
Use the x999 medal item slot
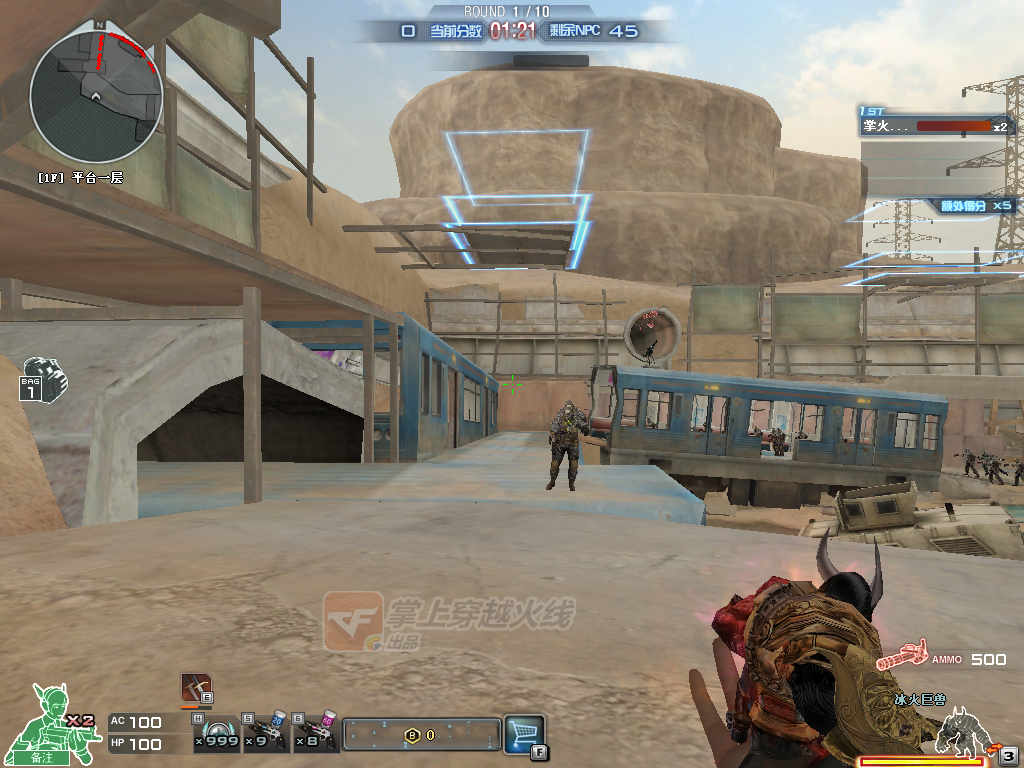point(217,734)
